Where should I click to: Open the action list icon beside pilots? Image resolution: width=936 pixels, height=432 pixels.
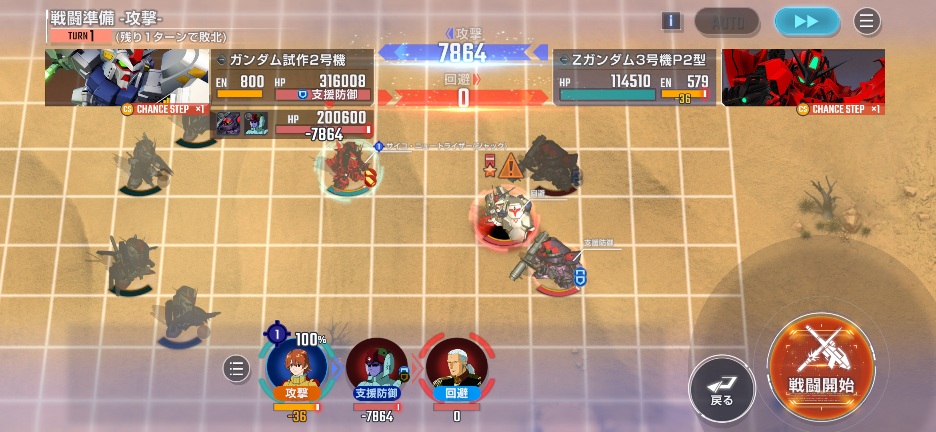click(x=235, y=369)
